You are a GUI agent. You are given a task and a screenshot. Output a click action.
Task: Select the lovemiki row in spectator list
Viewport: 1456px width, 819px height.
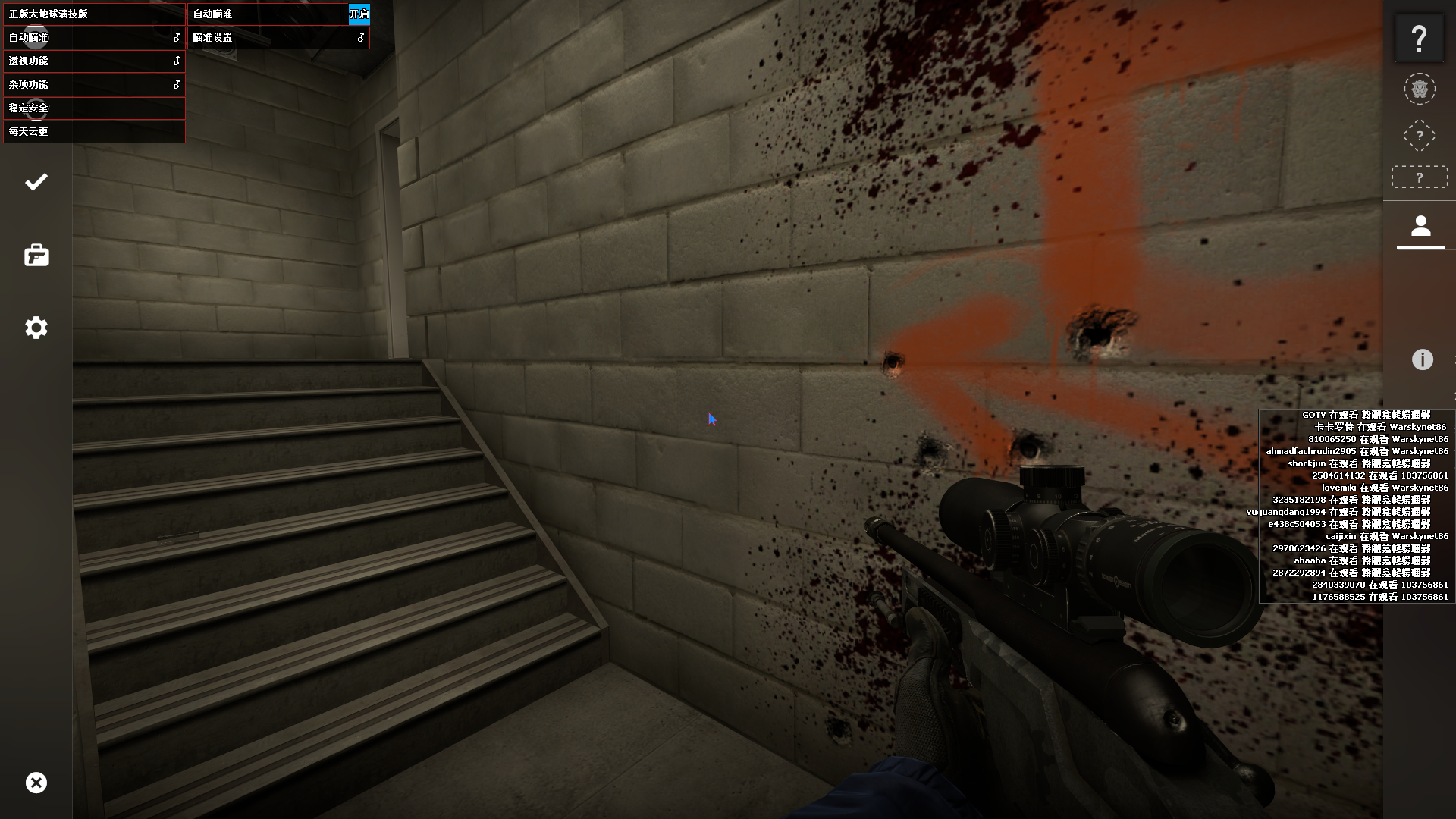1384,488
